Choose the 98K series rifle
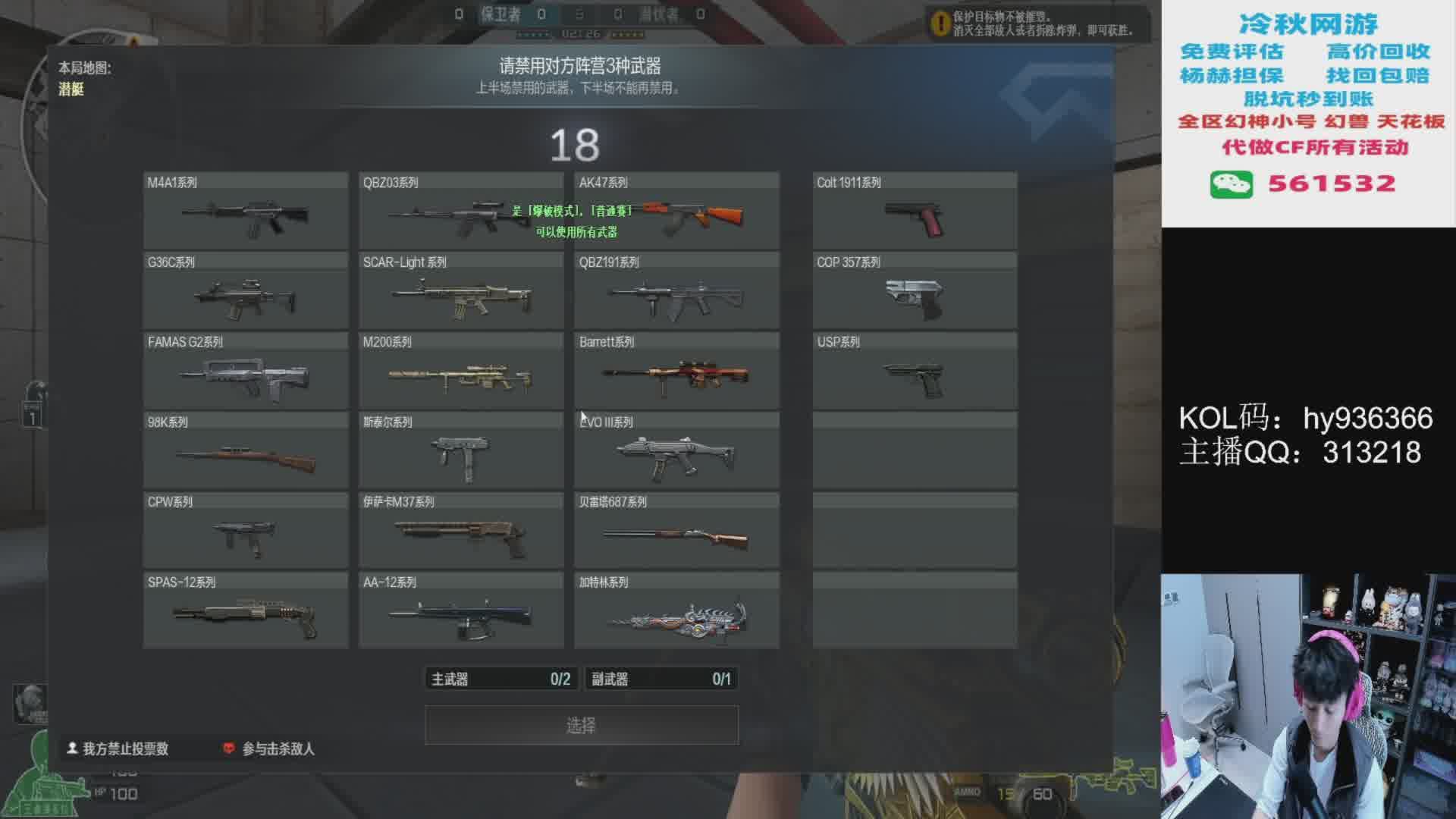 point(245,451)
